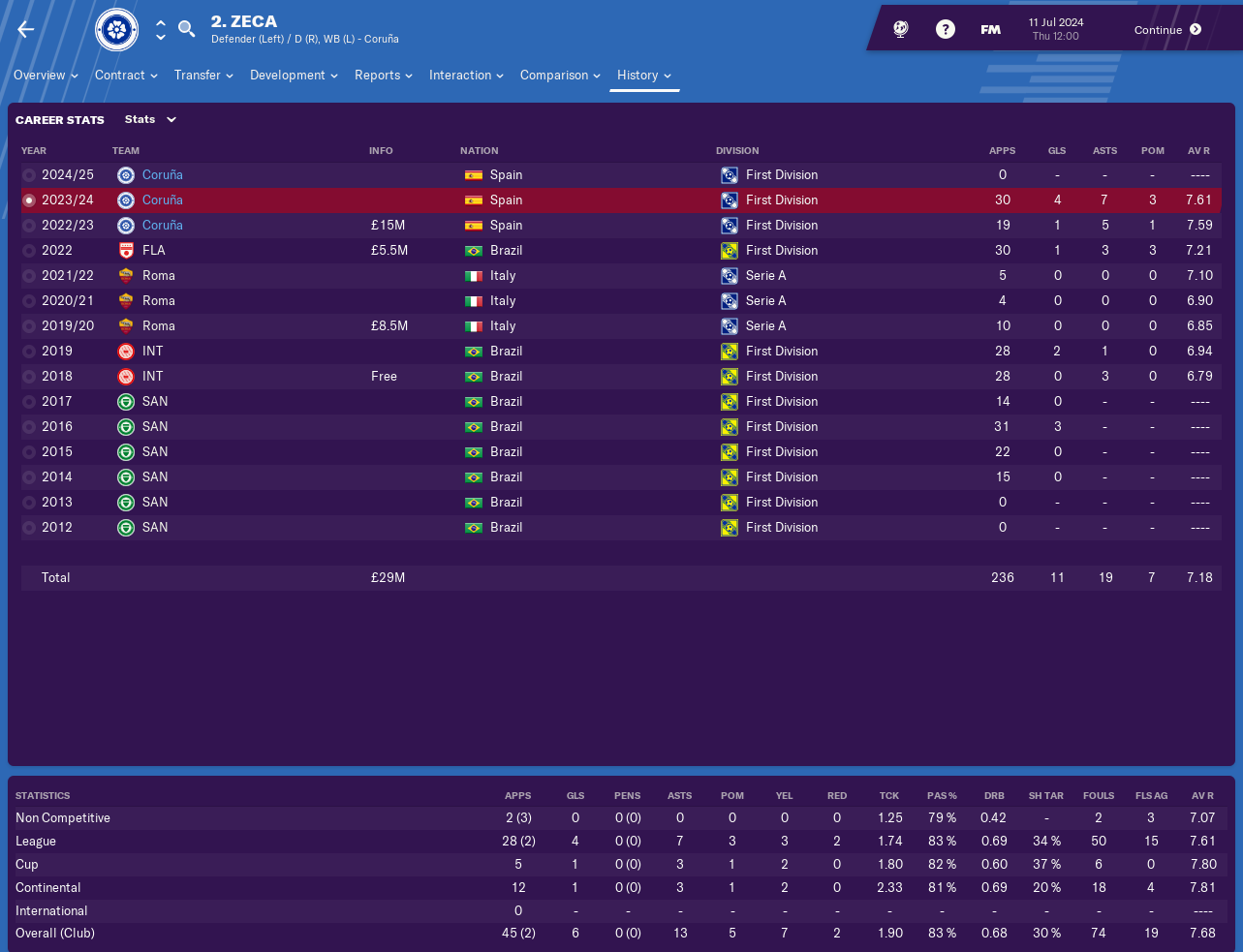The width and height of the screenshot is (1243, 952).
Task: Switch to the Transfer tab
Action: click(203, 76)
